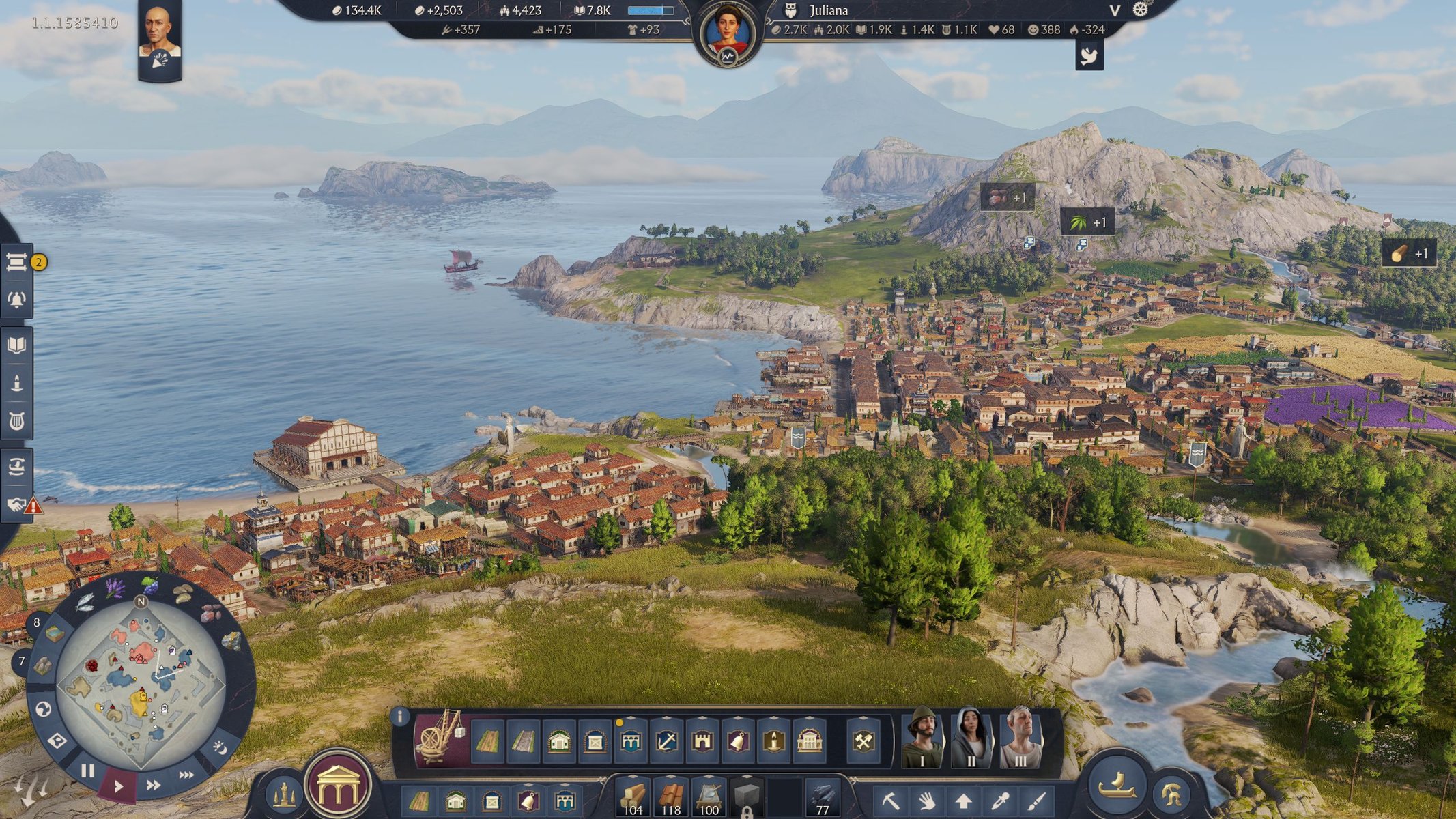Open the bell notifications panel
This screenshot has height=819, width=1456.
pos(16,300)
